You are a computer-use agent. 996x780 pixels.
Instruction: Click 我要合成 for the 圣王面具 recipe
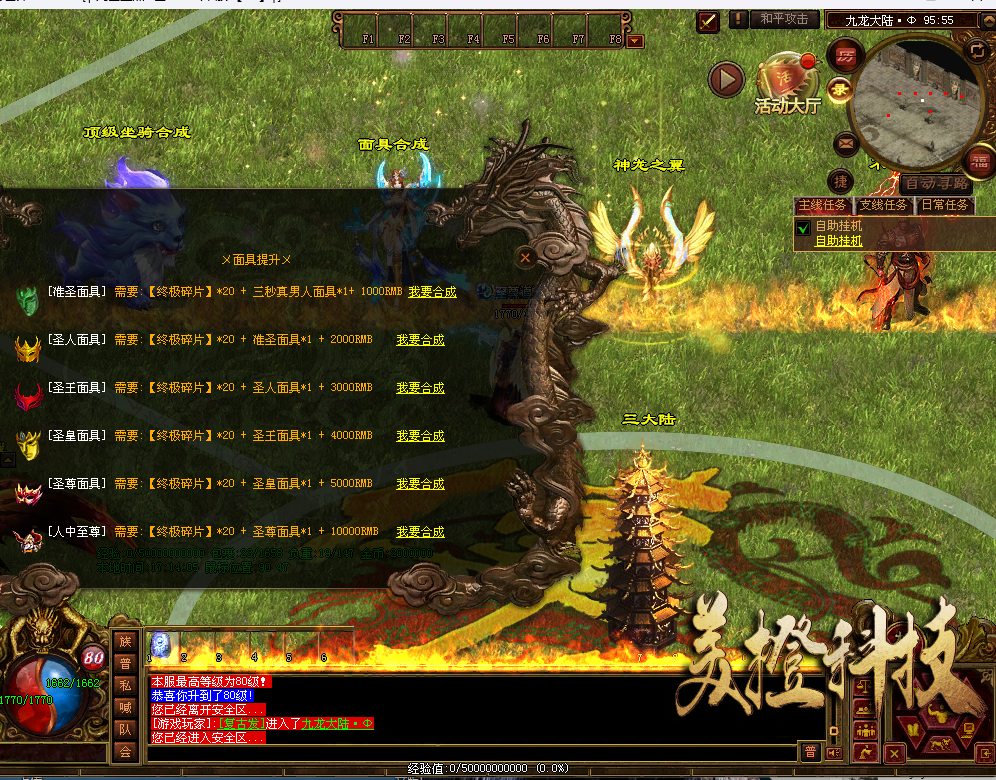420,388
